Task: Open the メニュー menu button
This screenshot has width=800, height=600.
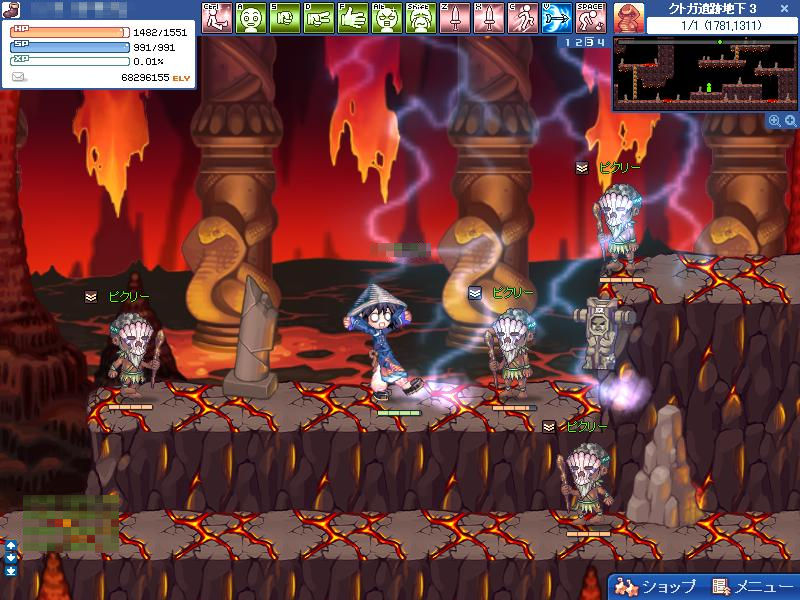Action: 751,587
